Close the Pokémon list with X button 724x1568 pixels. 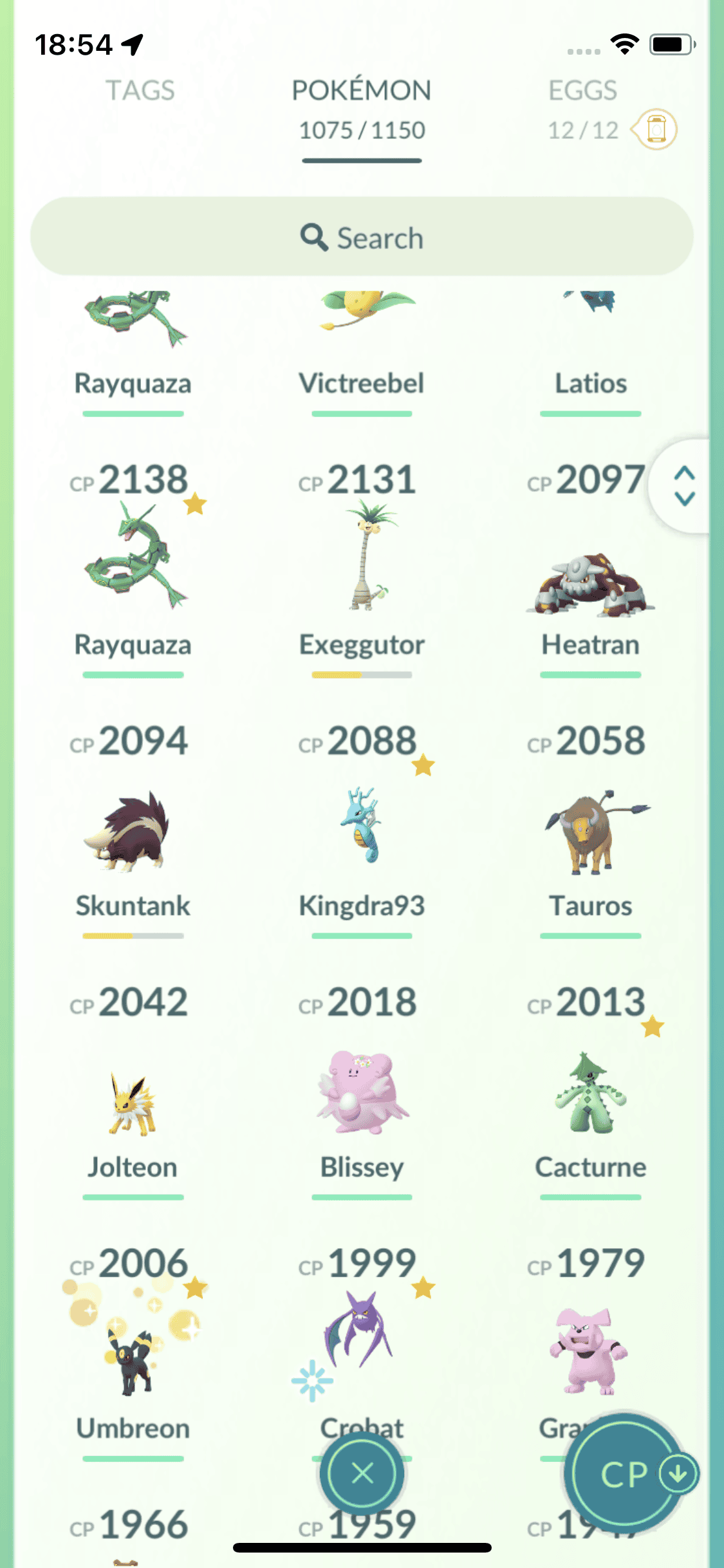(x=362, y=1473)
